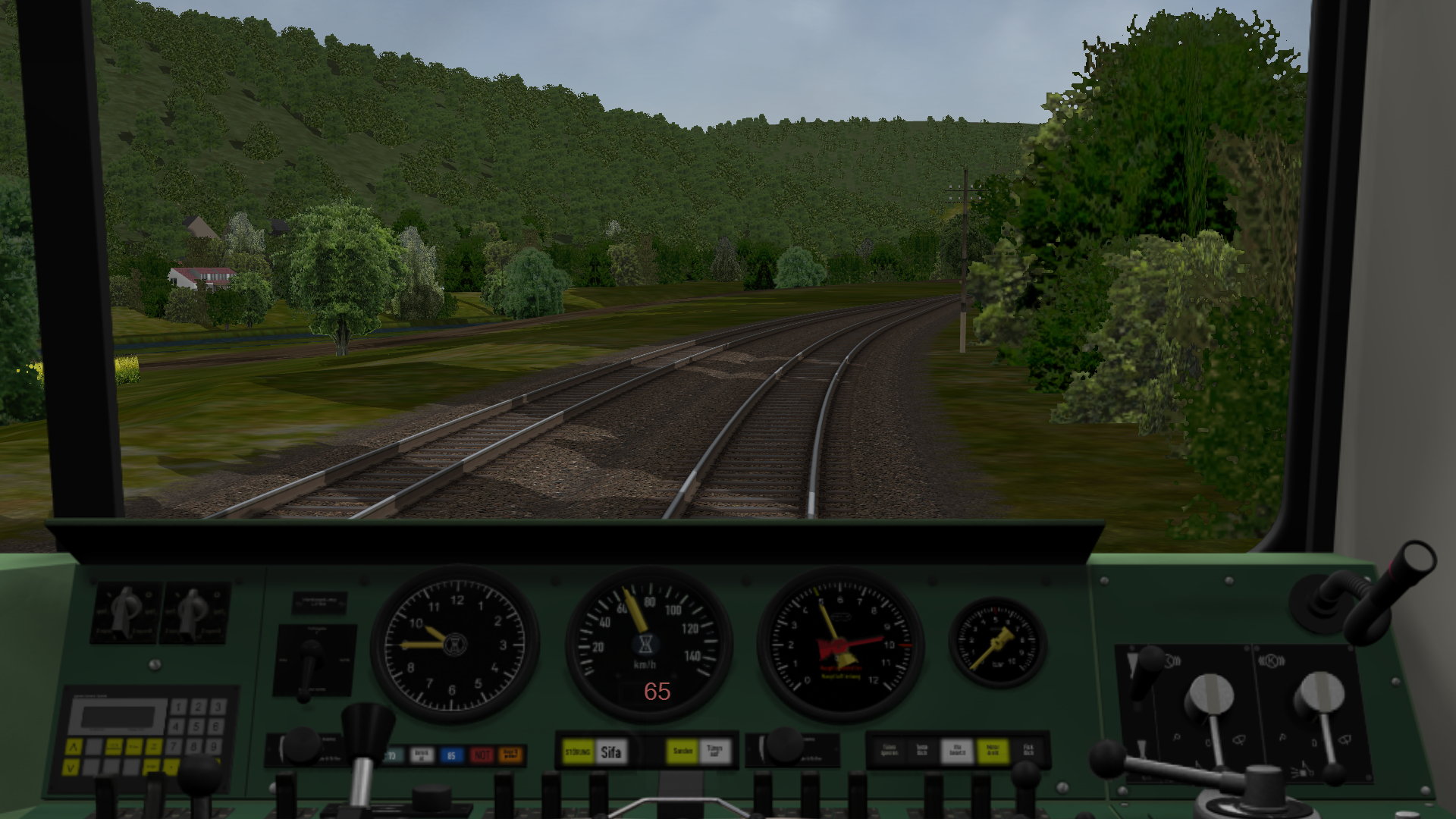This screenshot has width=1456, height=819.
Task: Click the Sifa indicator button
Action: pyautogui.click(x=611, y=752)
